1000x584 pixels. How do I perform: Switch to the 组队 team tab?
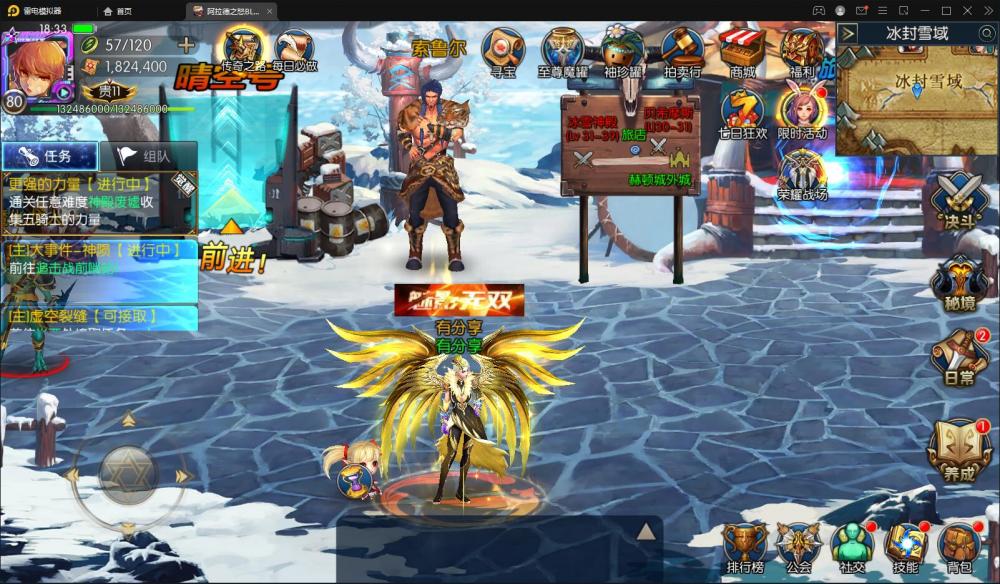147,156
